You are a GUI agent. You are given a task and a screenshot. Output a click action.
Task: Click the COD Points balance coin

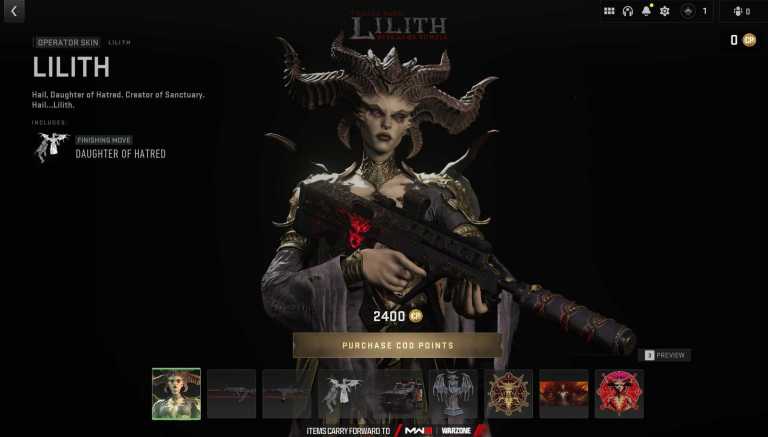click(748, 40)
